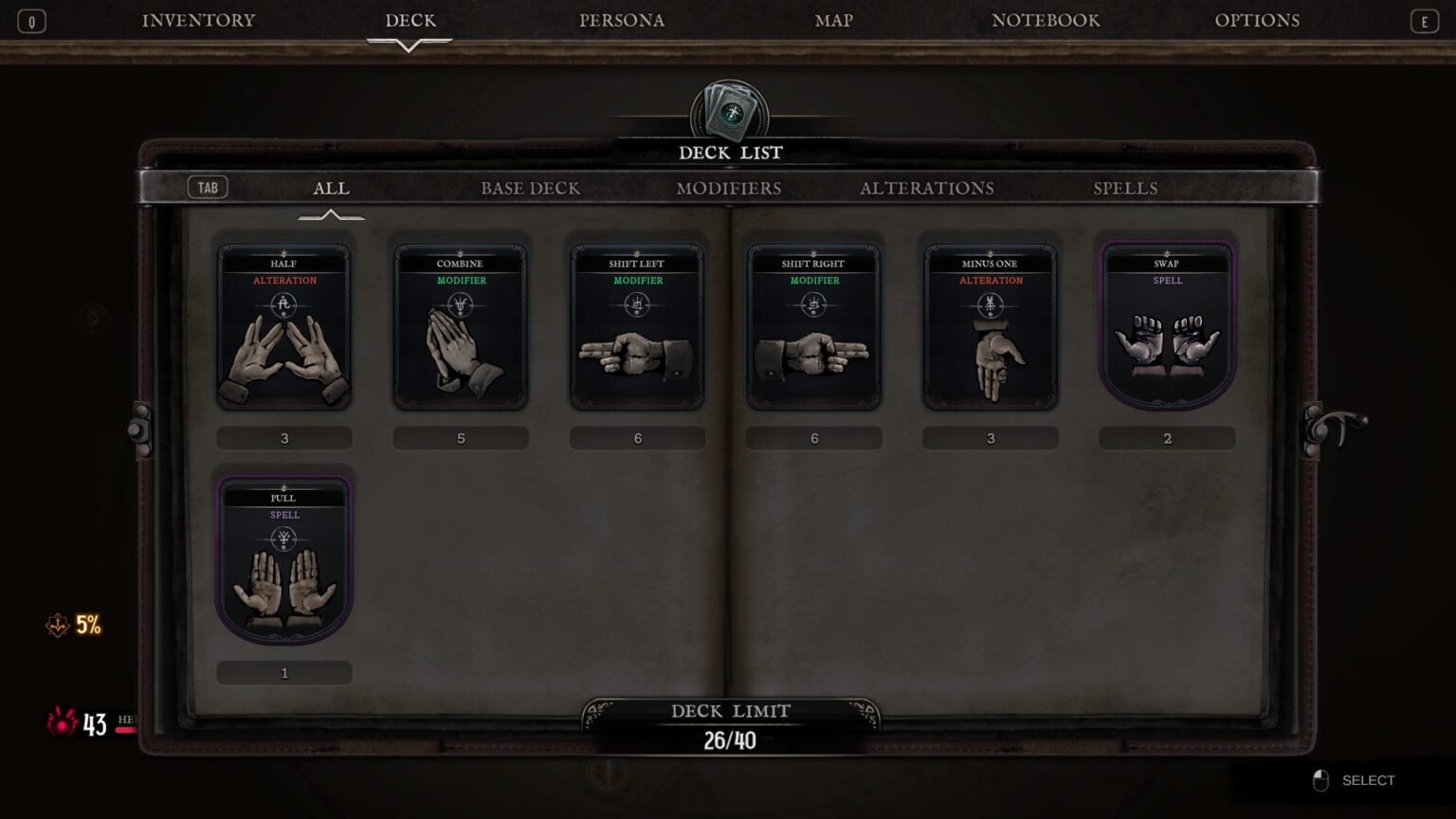The height and width of the screenshot is (819, 1456).
Task: Choose the Minus One alteration card
Action: click(x=991, y=328)
